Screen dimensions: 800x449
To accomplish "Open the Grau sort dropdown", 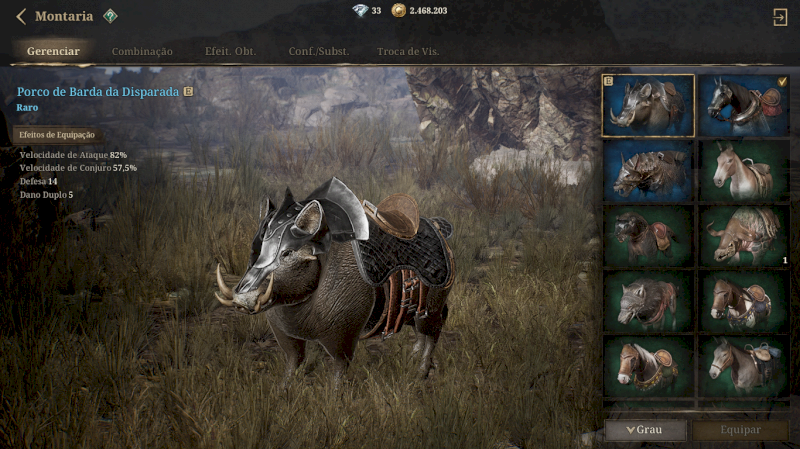I will [645, 430].
